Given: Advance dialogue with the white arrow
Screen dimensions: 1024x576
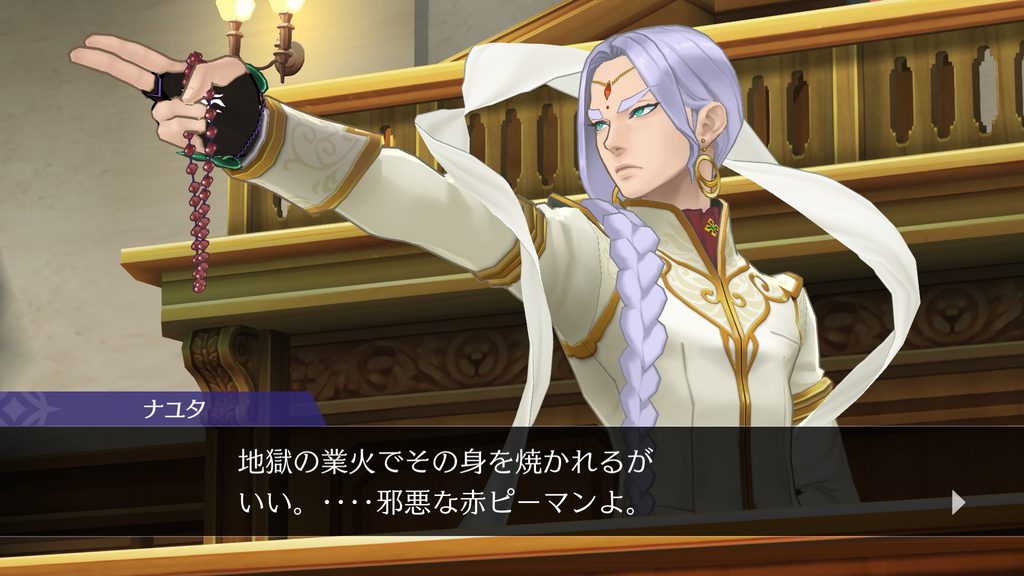Looking at the screenshot, I should pos(958,502).
